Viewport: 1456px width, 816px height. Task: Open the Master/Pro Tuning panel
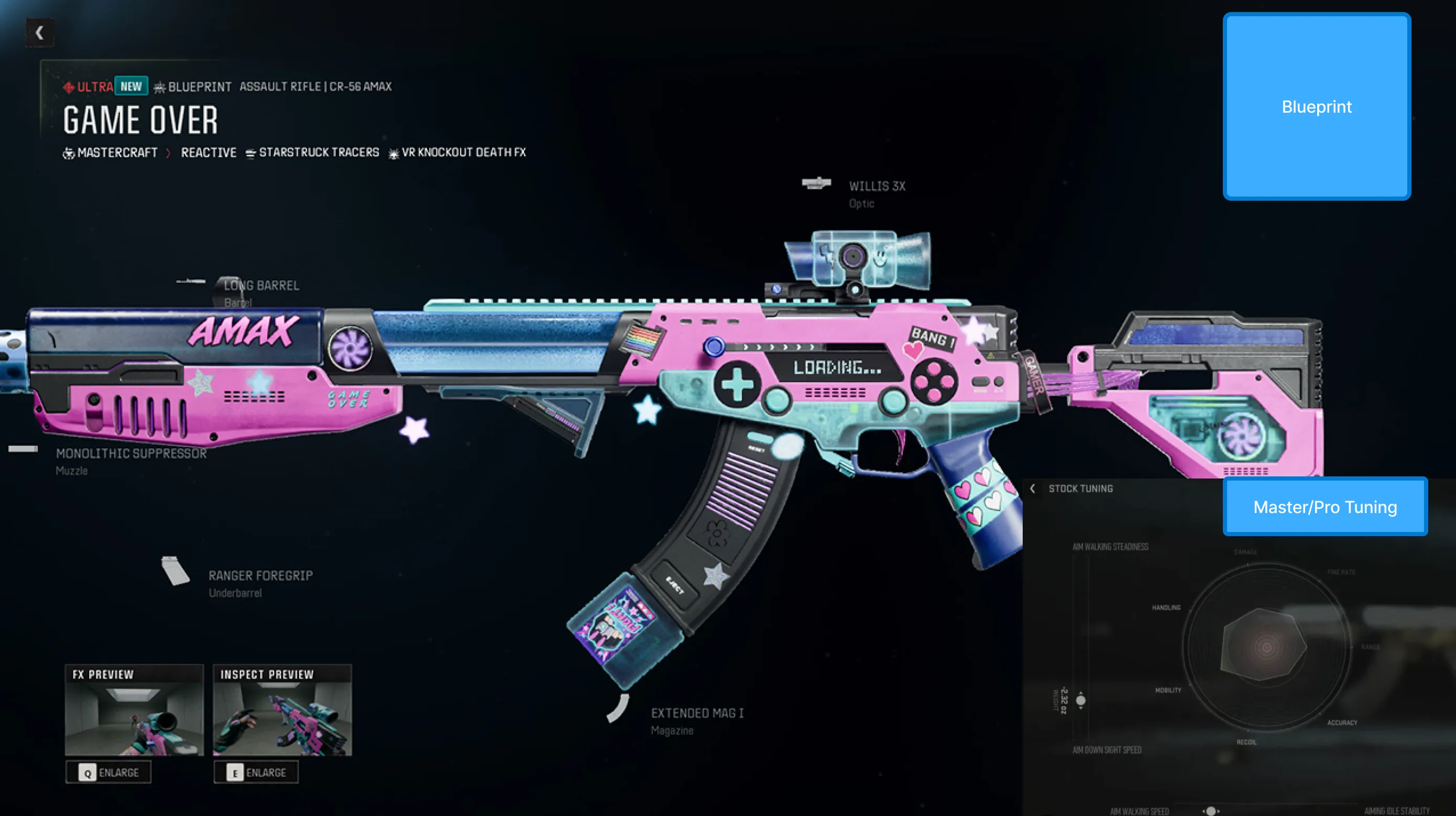click(1324, 507)
